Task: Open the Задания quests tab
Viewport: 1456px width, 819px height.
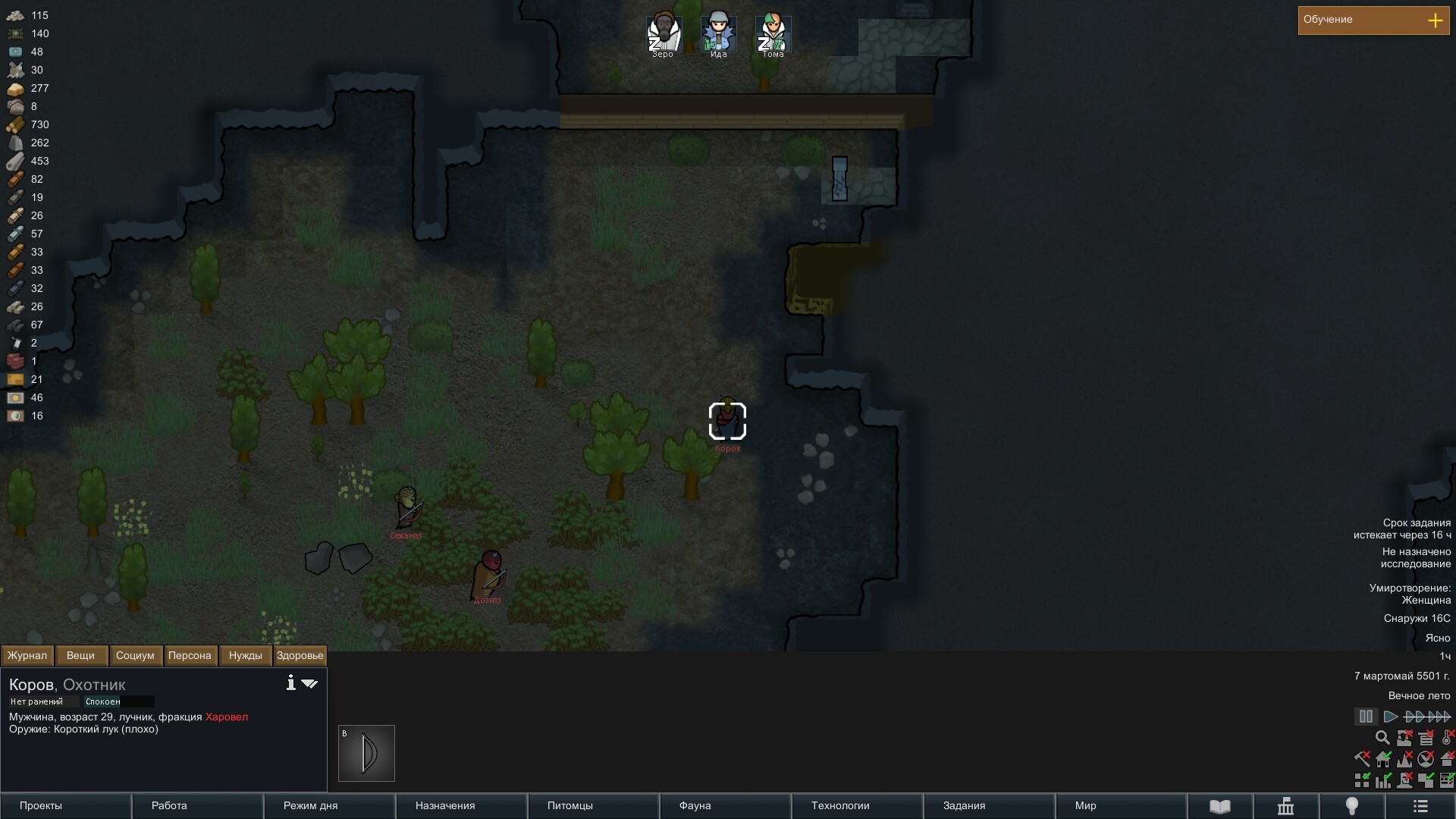Action: point(989,805)
